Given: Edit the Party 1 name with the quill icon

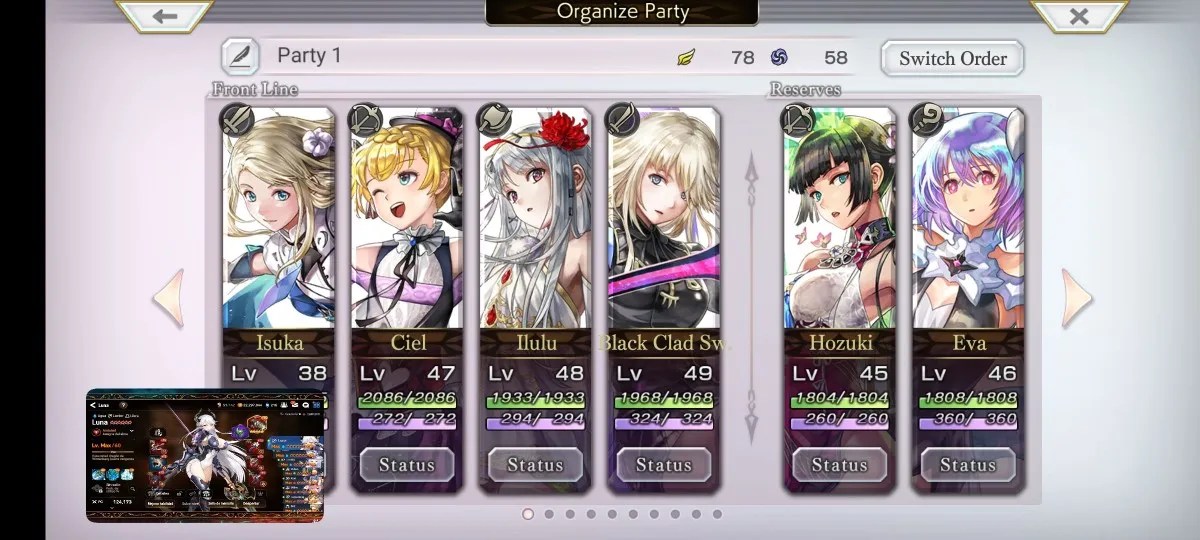Looking at the screenshot, I should pyautogui.click(x=241, y=56).
